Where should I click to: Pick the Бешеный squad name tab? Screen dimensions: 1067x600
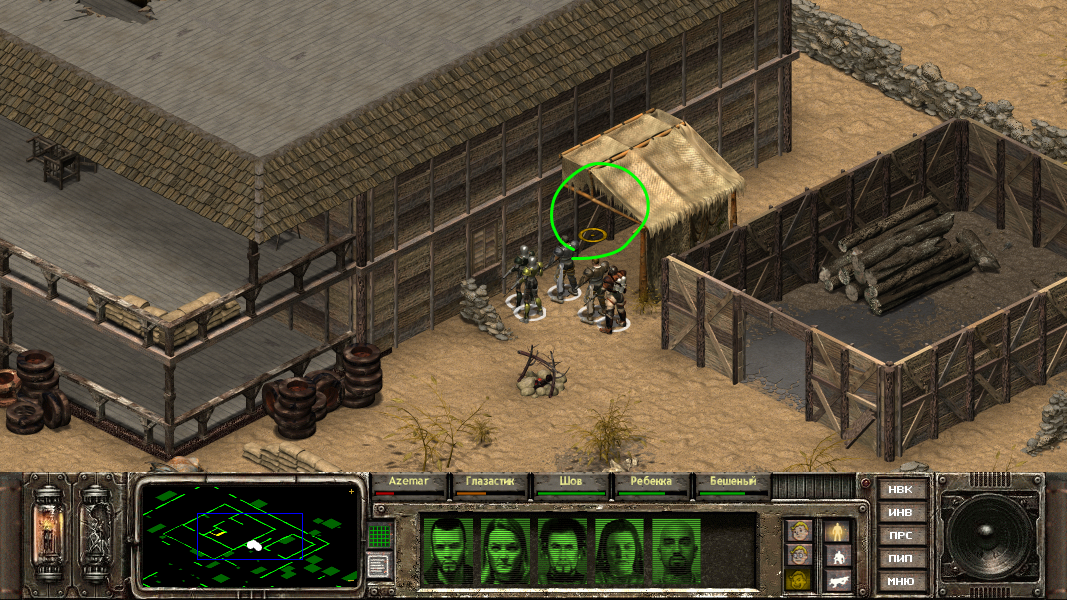732,482
